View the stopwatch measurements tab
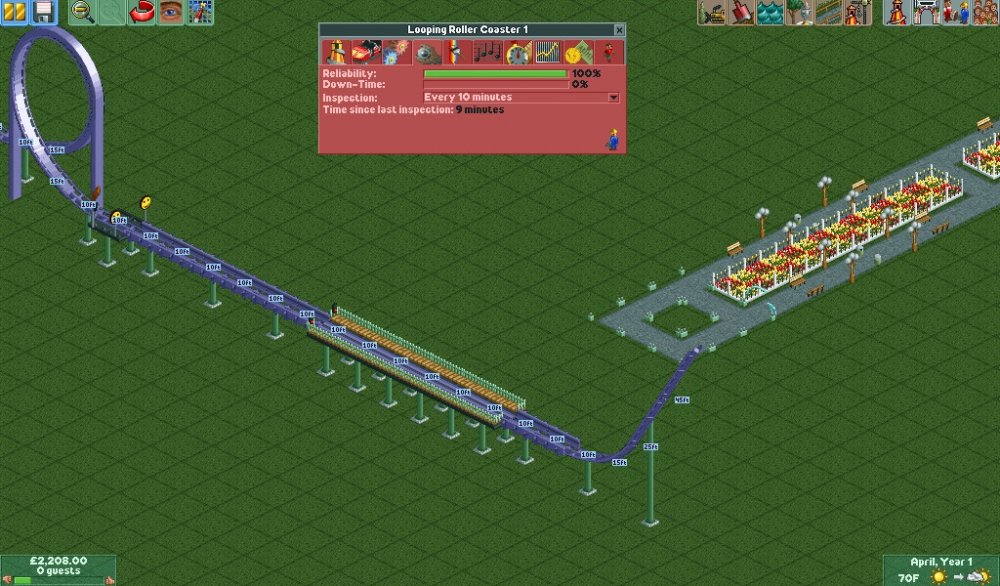The height and width of the screenshot is (586, 1000). (518, 53)
